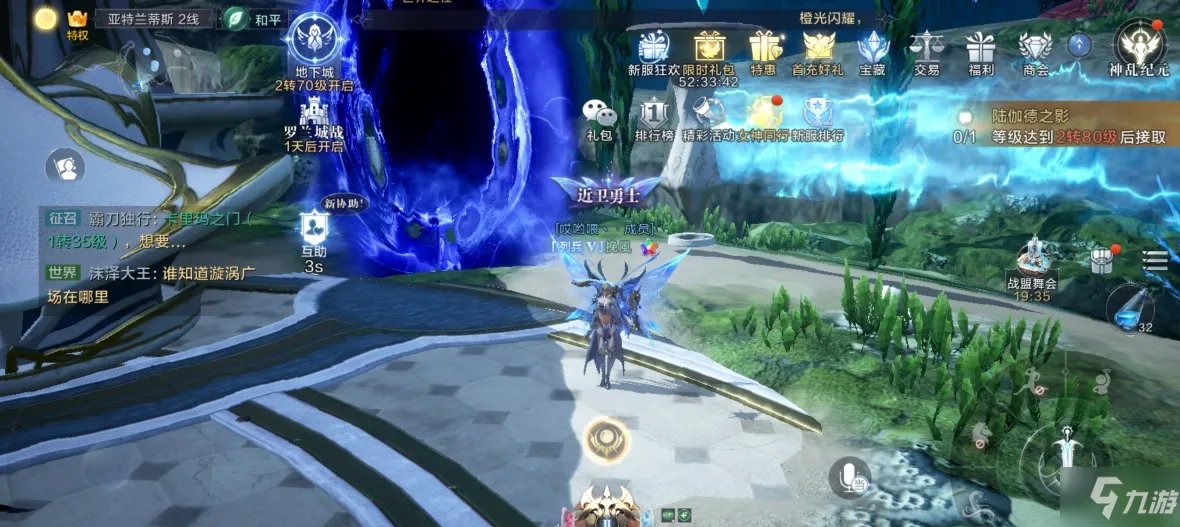This screenshot has width=1180, height=527.
Task: Use the blue potion flask with 32
Action: coord(1130,306)
